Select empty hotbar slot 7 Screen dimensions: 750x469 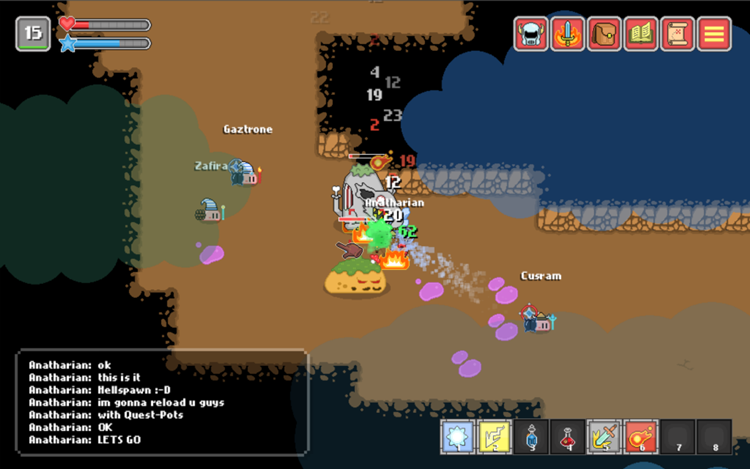click(677, 437)
